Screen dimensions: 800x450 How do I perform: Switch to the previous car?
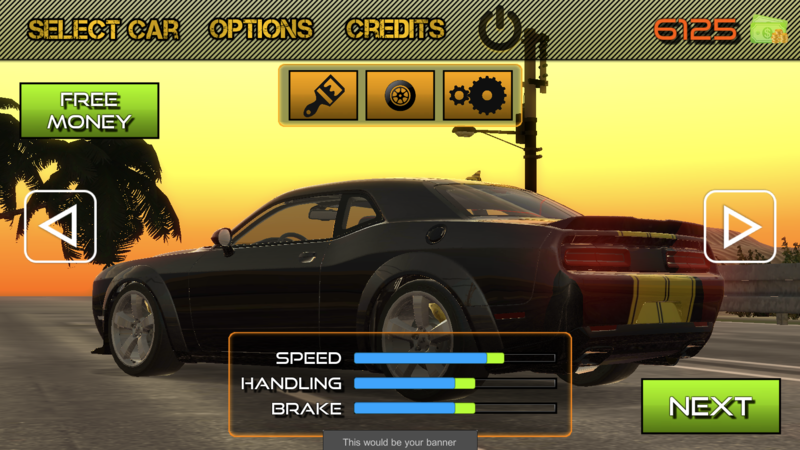tap(60, 226)
